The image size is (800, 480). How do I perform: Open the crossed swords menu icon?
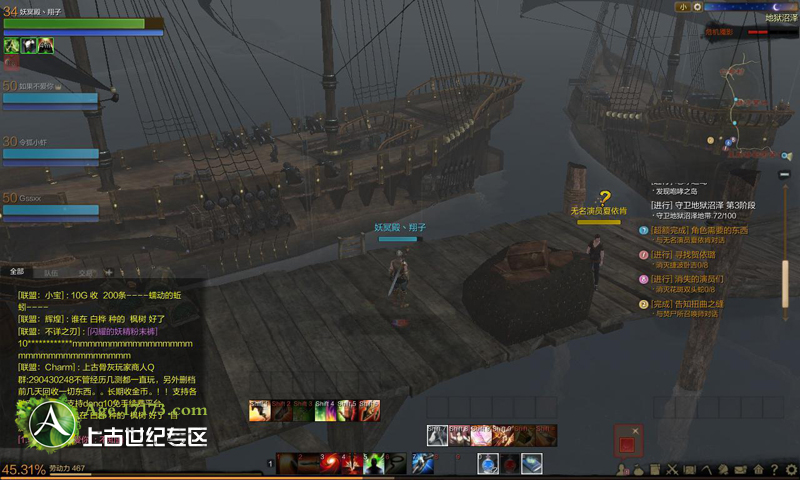click(673, 469)
